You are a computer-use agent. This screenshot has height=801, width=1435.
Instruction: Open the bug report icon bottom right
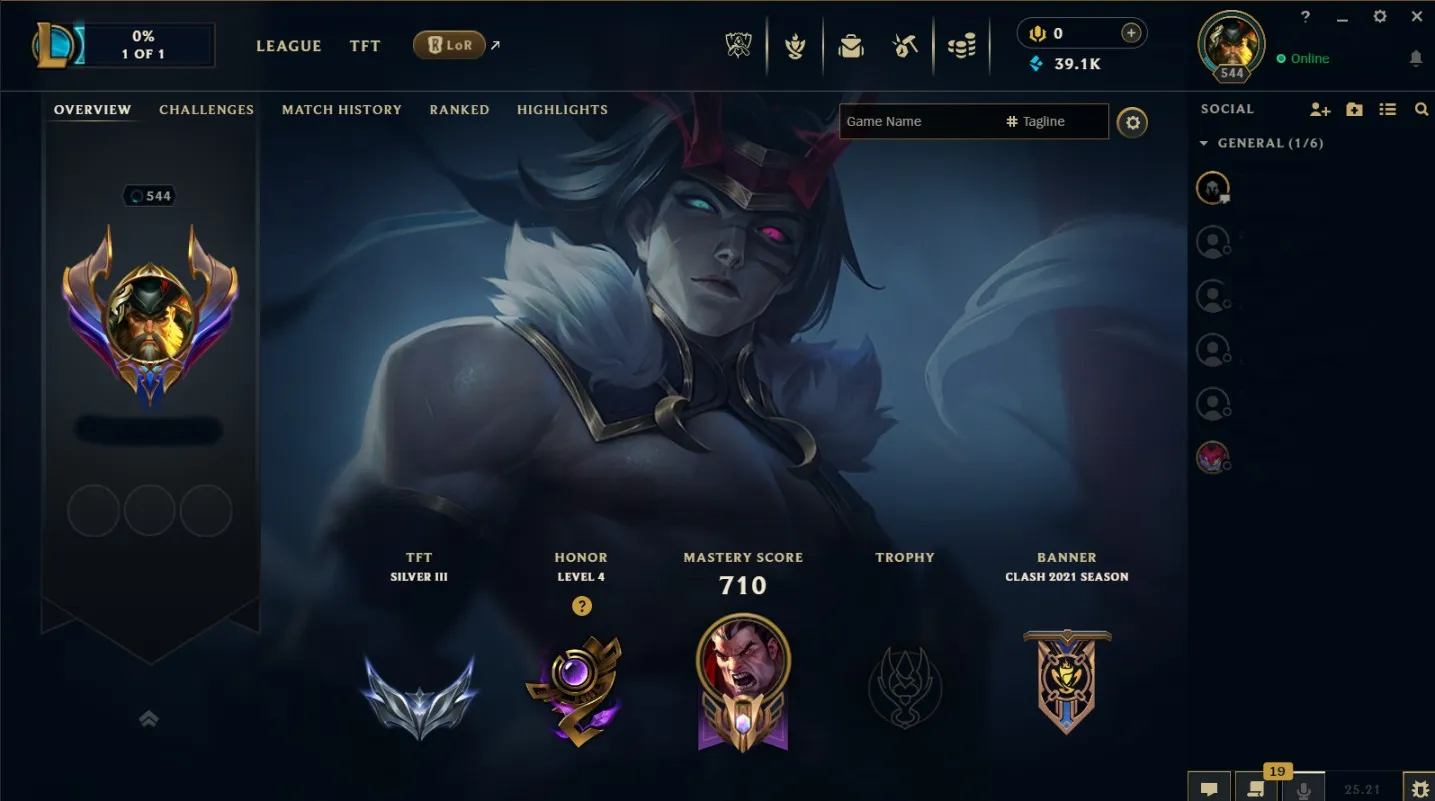point(1420,789)
